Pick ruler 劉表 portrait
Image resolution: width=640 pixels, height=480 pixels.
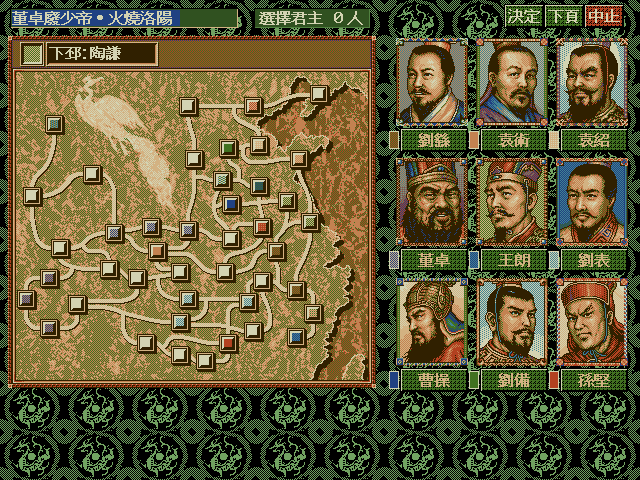click(x=591, y=204)
